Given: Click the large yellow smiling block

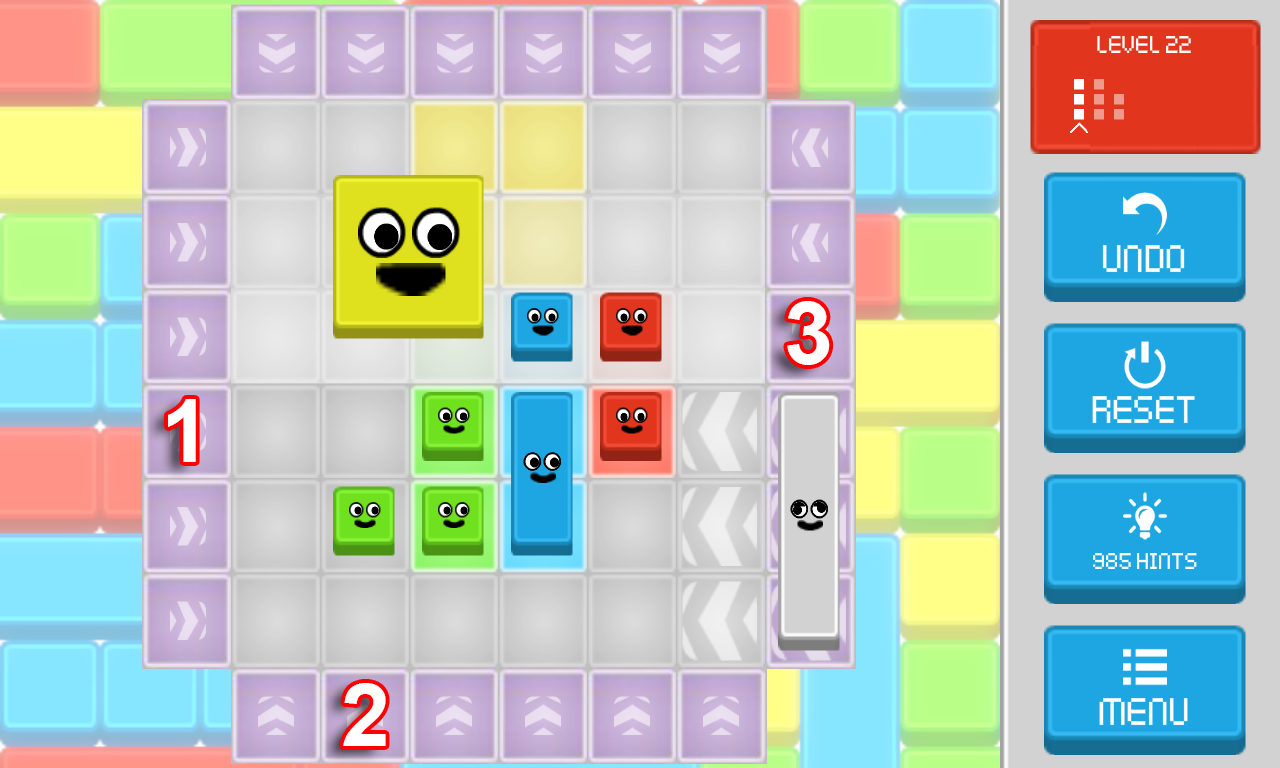Looking at the screenshot, I should 409,257.
